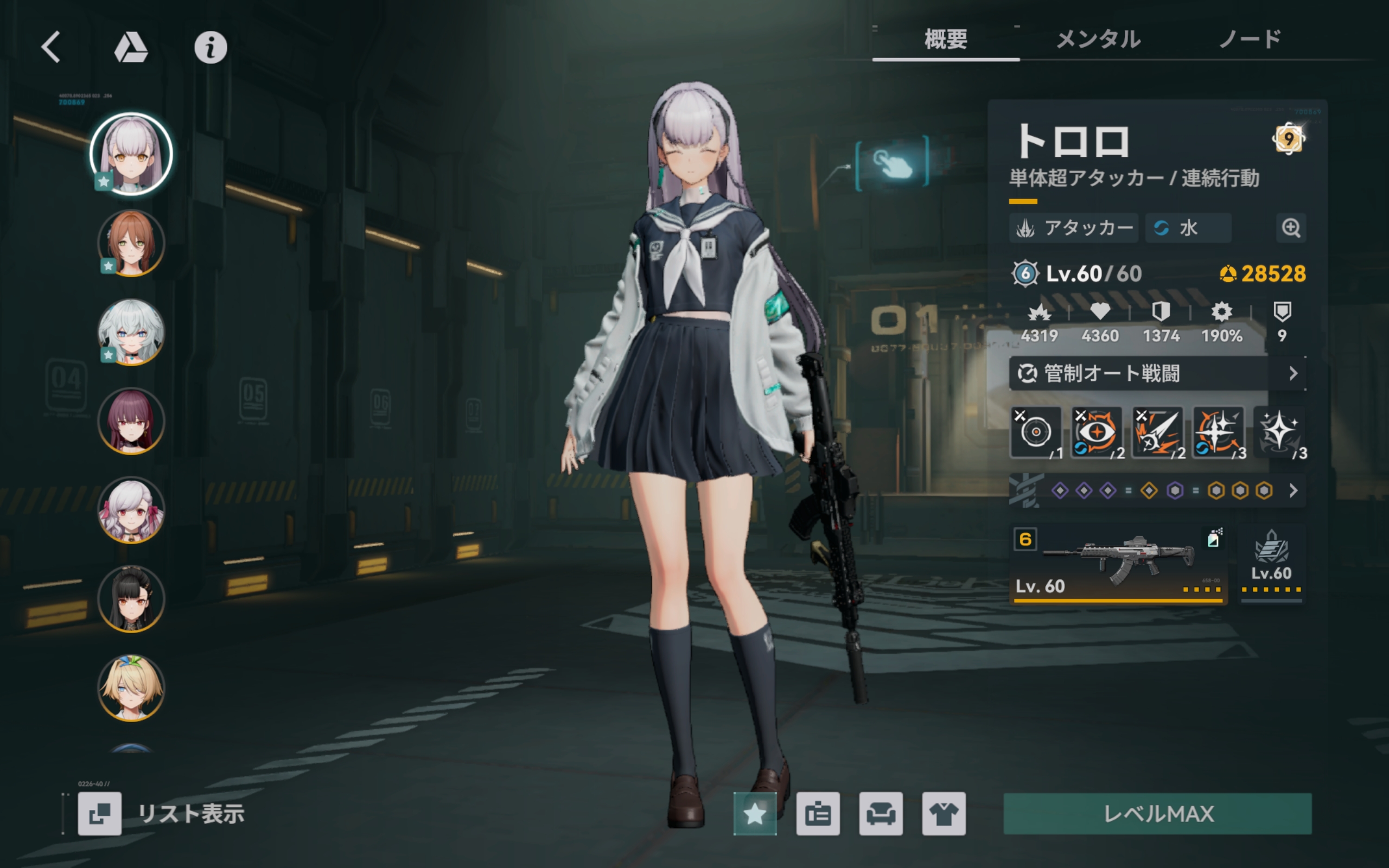Open the home triangle icon

pos(131,47)
